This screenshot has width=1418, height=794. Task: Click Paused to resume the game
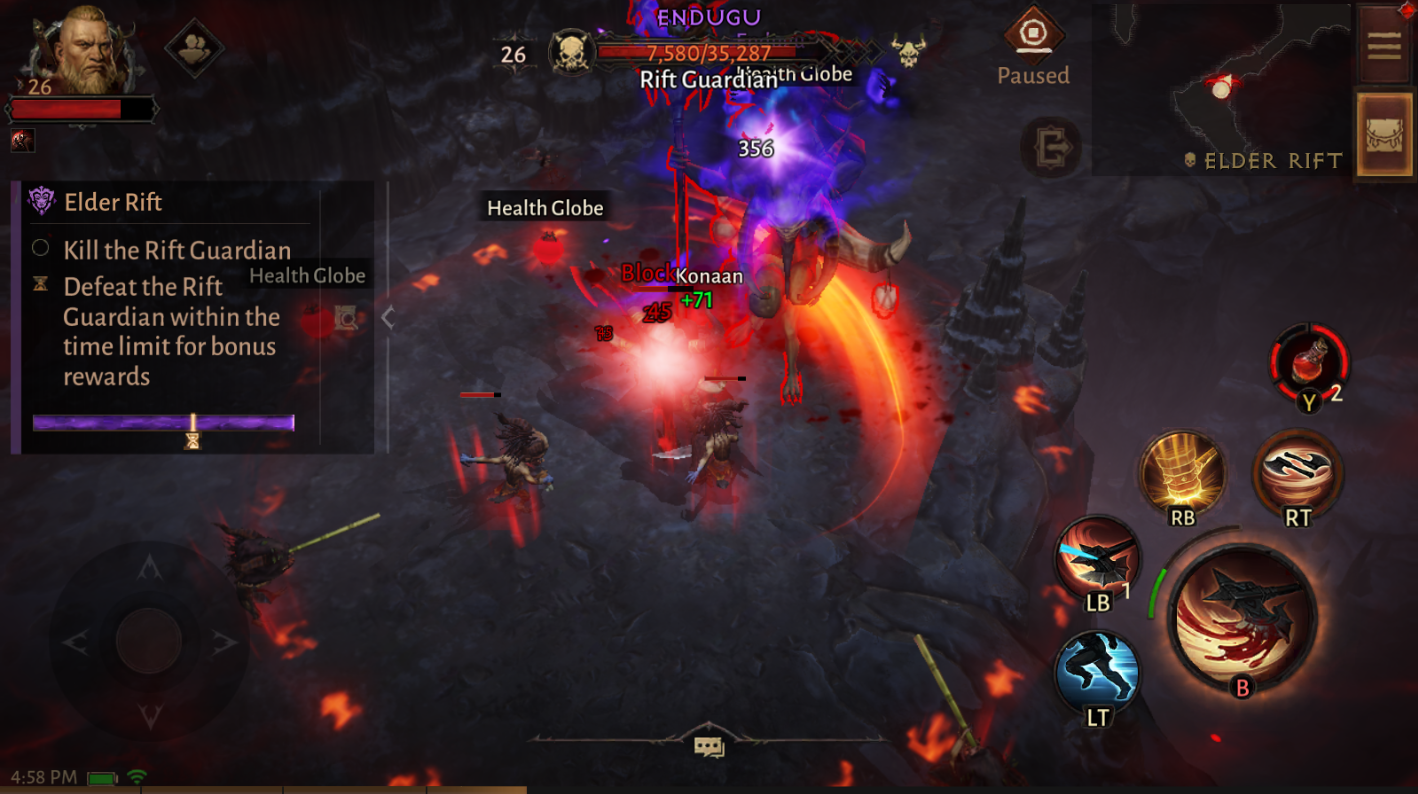coord(1034,75)
